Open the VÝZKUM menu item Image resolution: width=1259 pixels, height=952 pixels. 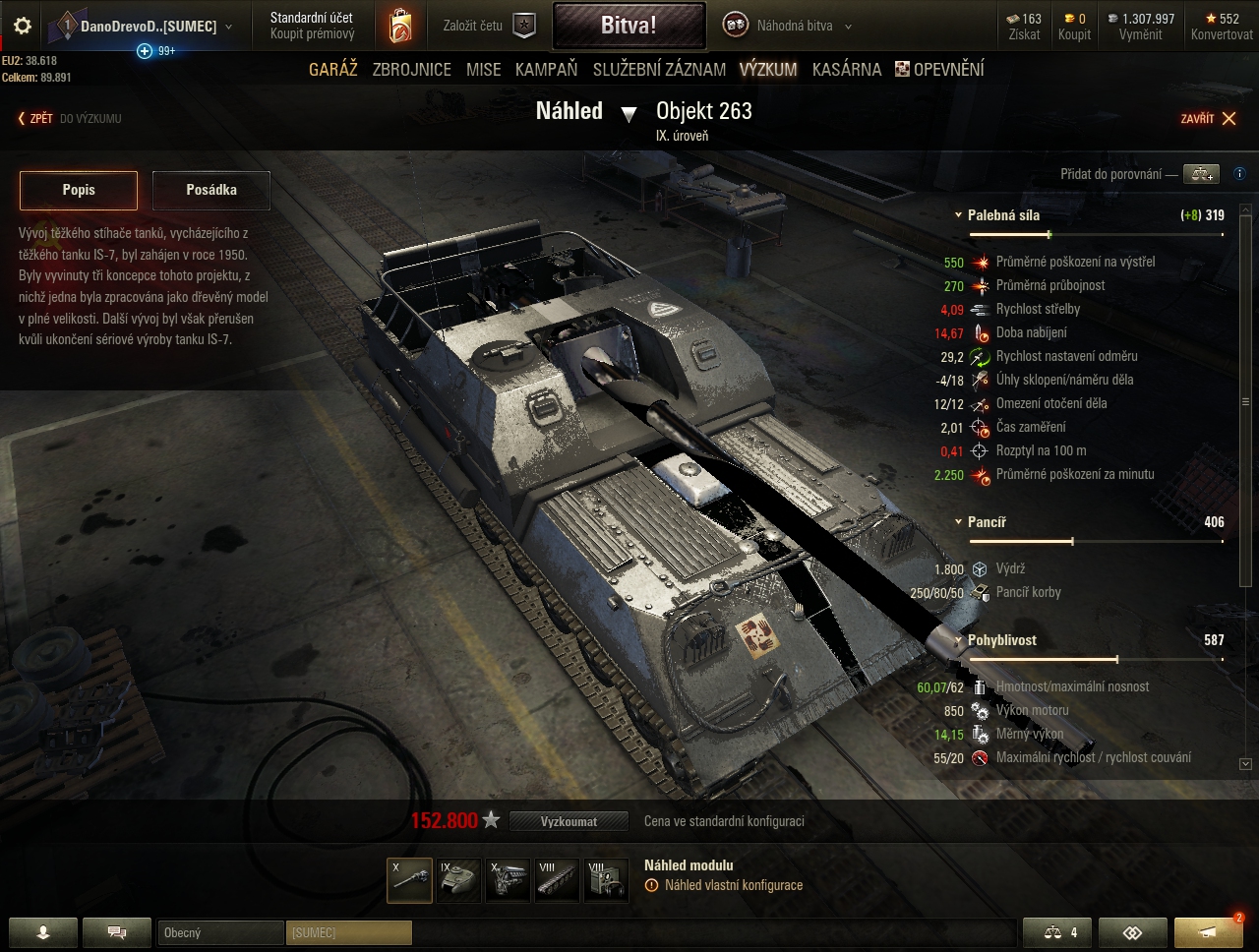click(x=770, y=69)
